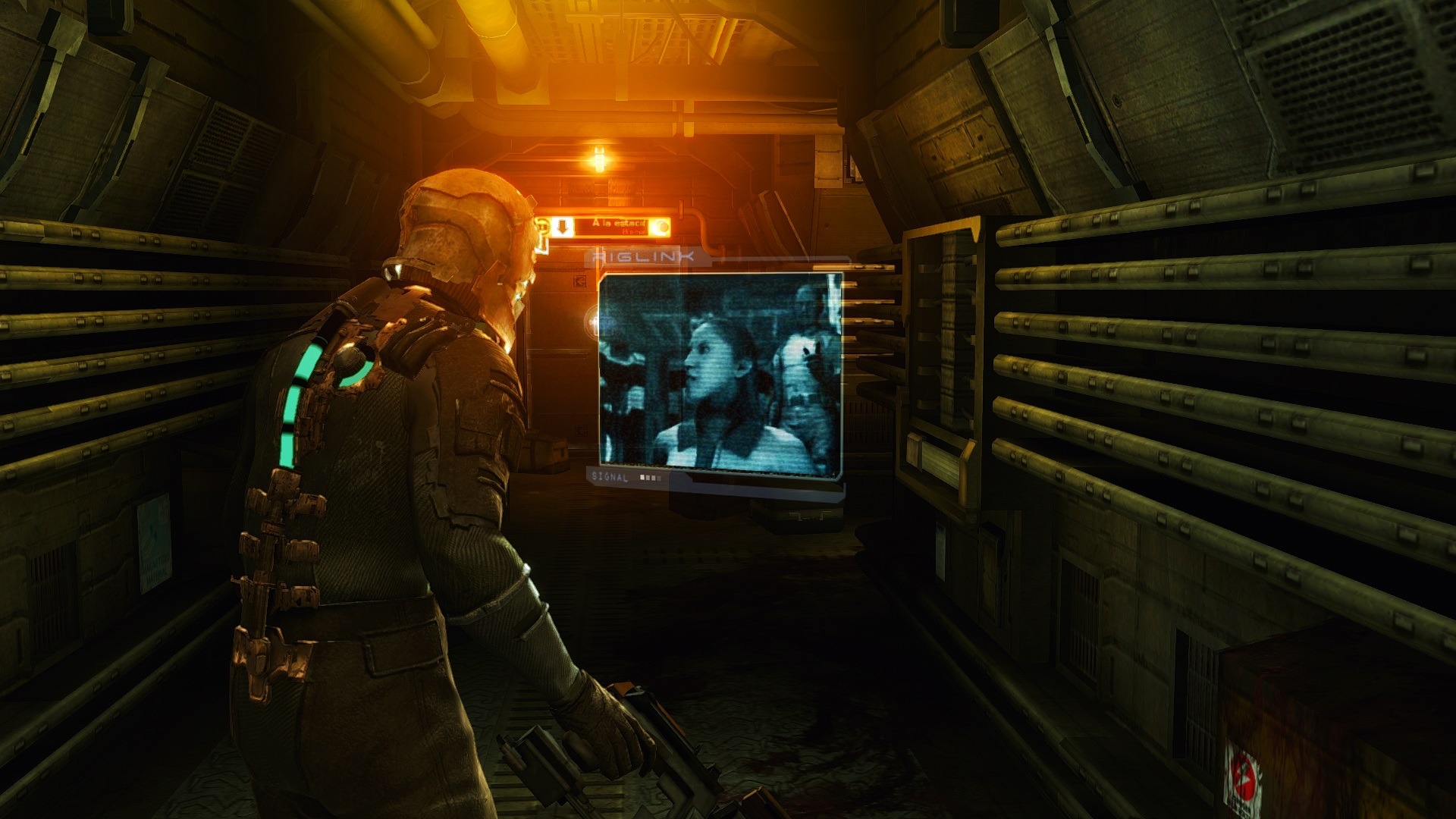This screenshot has width=1456, height=819.
Task: Click the SIGNAL label on the transmission panel
Action: click(610, 478)
